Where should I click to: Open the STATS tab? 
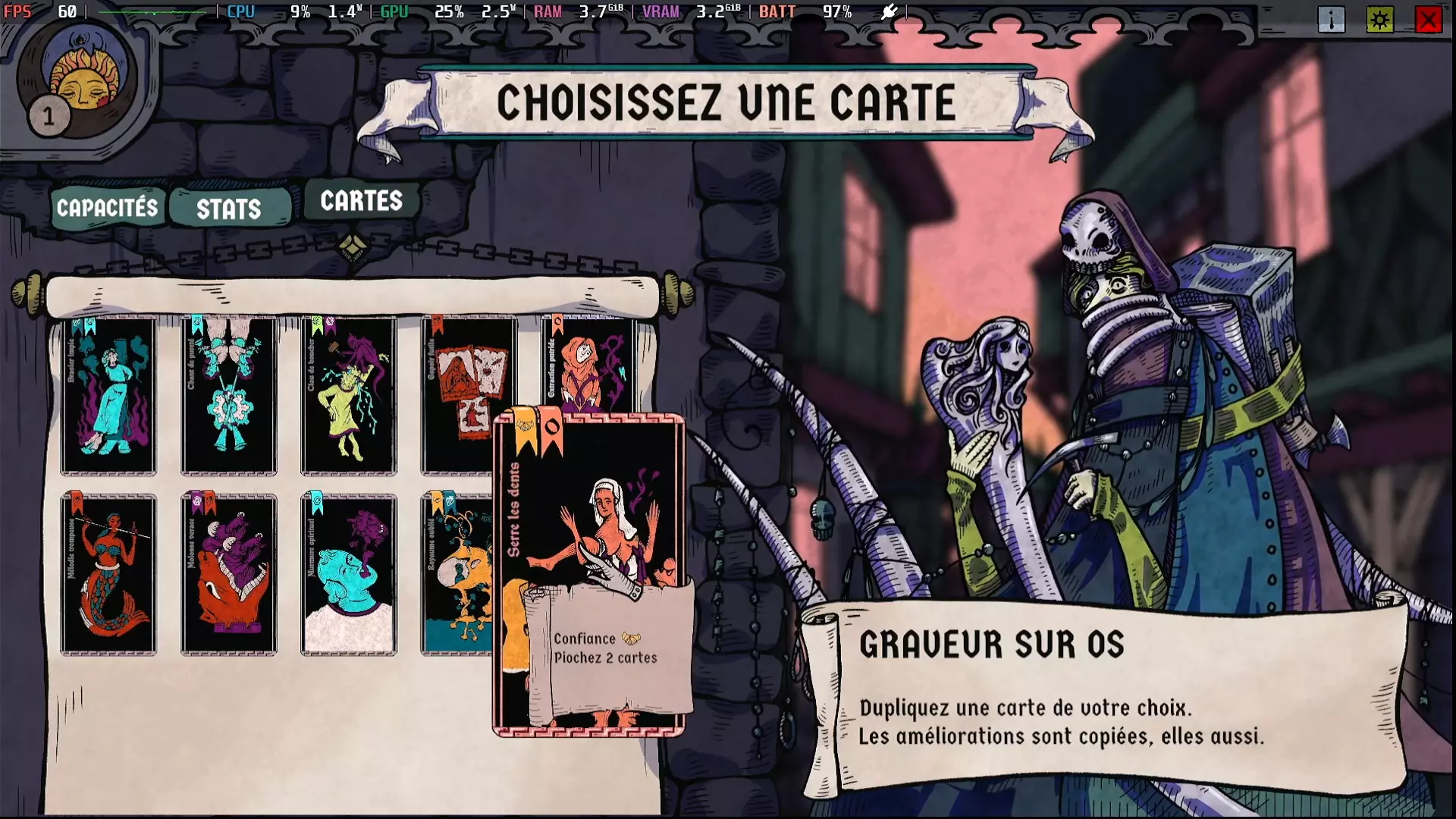(x=227, y=206)
